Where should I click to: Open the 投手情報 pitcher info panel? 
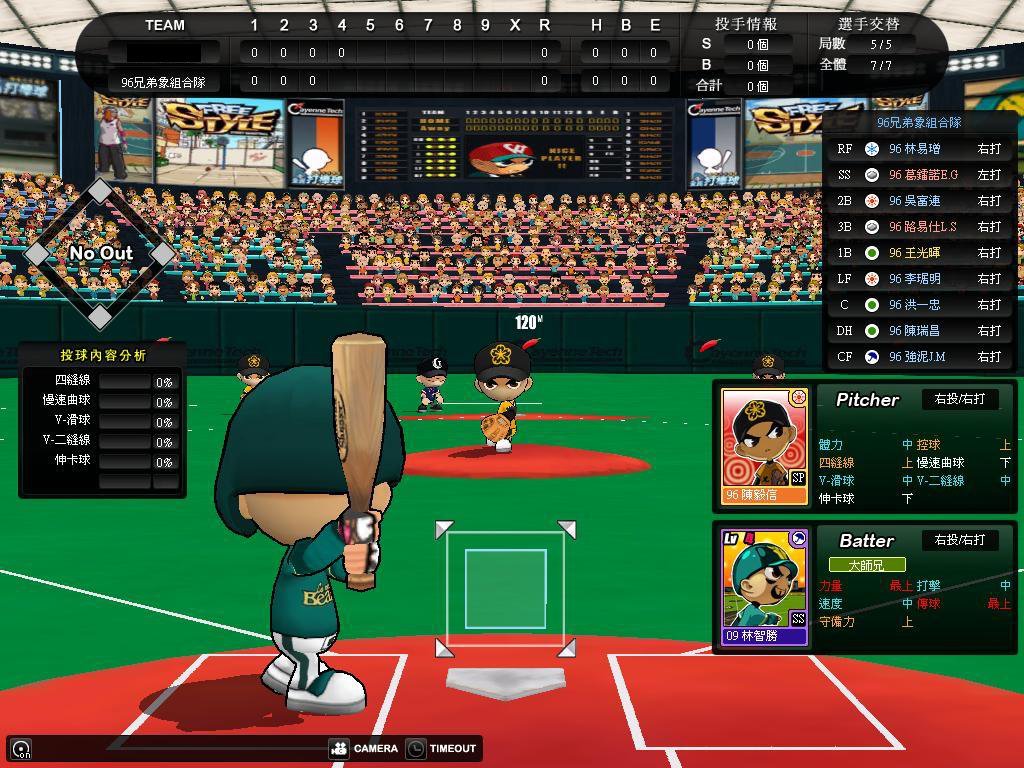(x=746, y=23)
